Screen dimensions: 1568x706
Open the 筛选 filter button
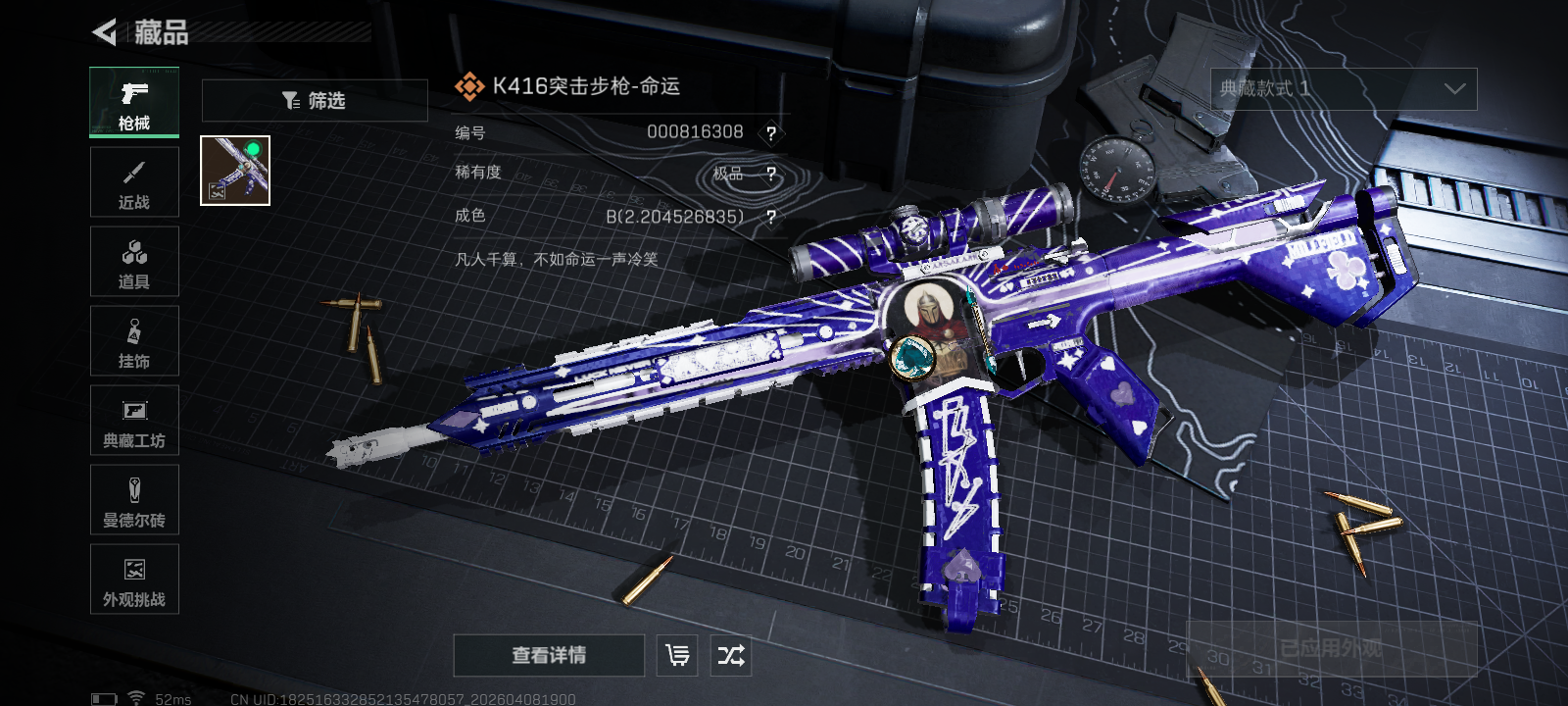pos(315,101)
